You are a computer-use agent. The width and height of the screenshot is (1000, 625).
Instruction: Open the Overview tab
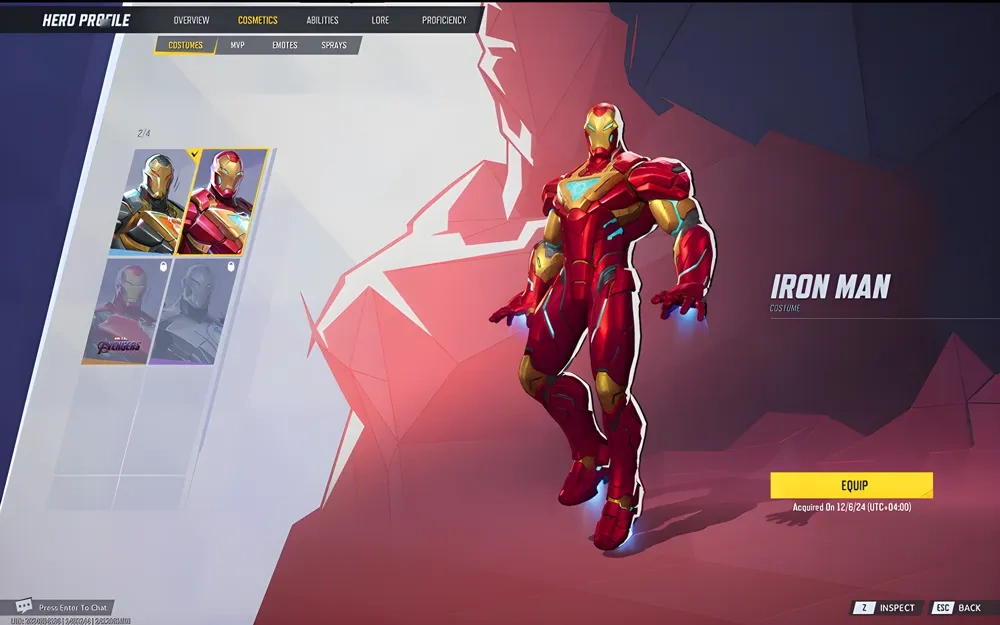pyautogui.click(x=191, y=20)
